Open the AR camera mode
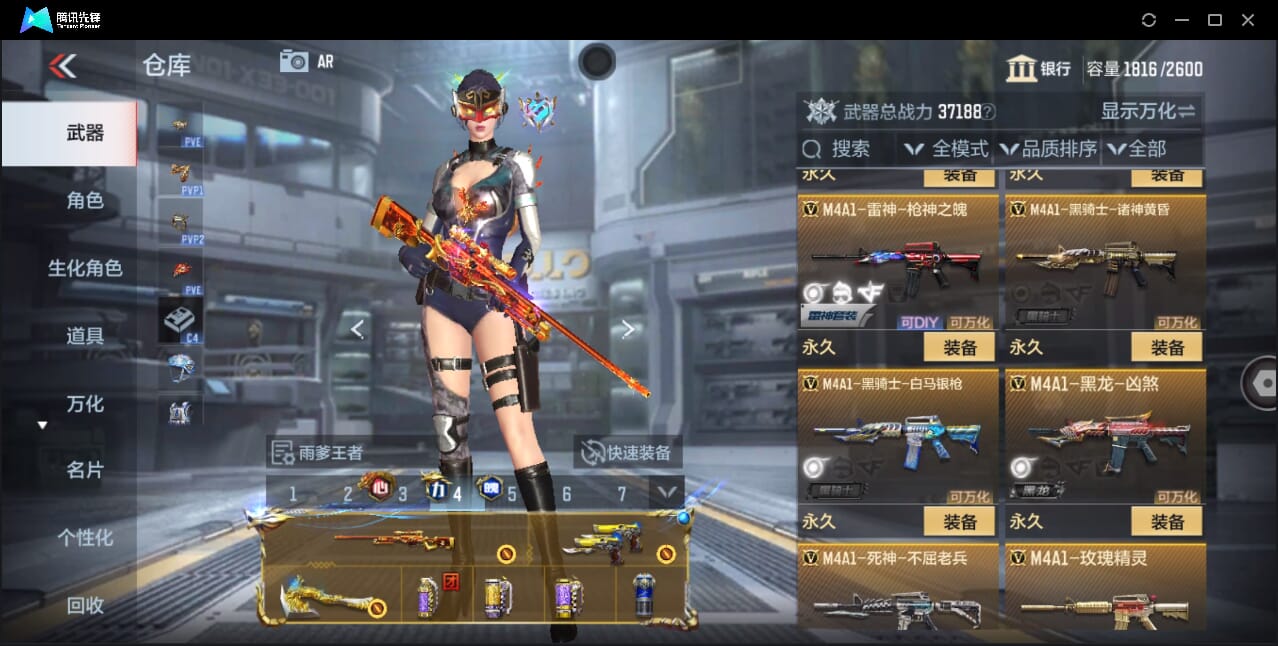Screen dimensions: 1278x646 click(306, 61)
